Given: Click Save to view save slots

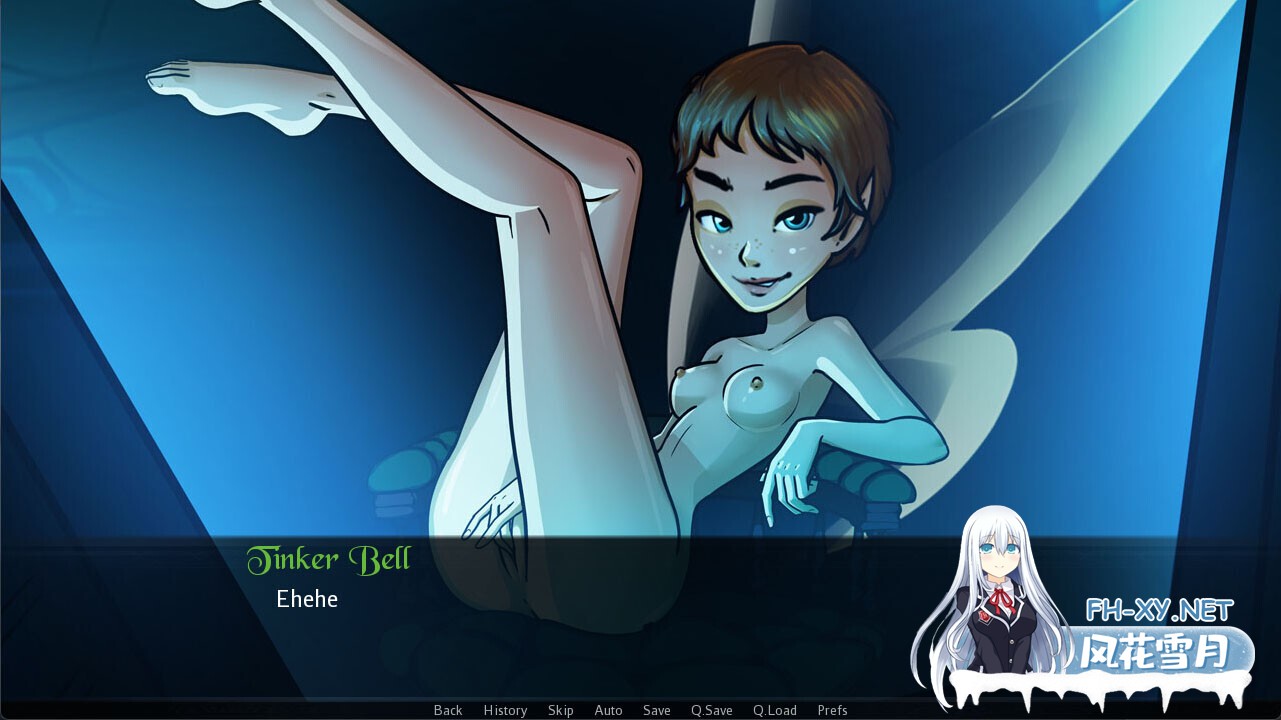Looking at the screenshot, I should pyautogui.click(x=656, y=710).
